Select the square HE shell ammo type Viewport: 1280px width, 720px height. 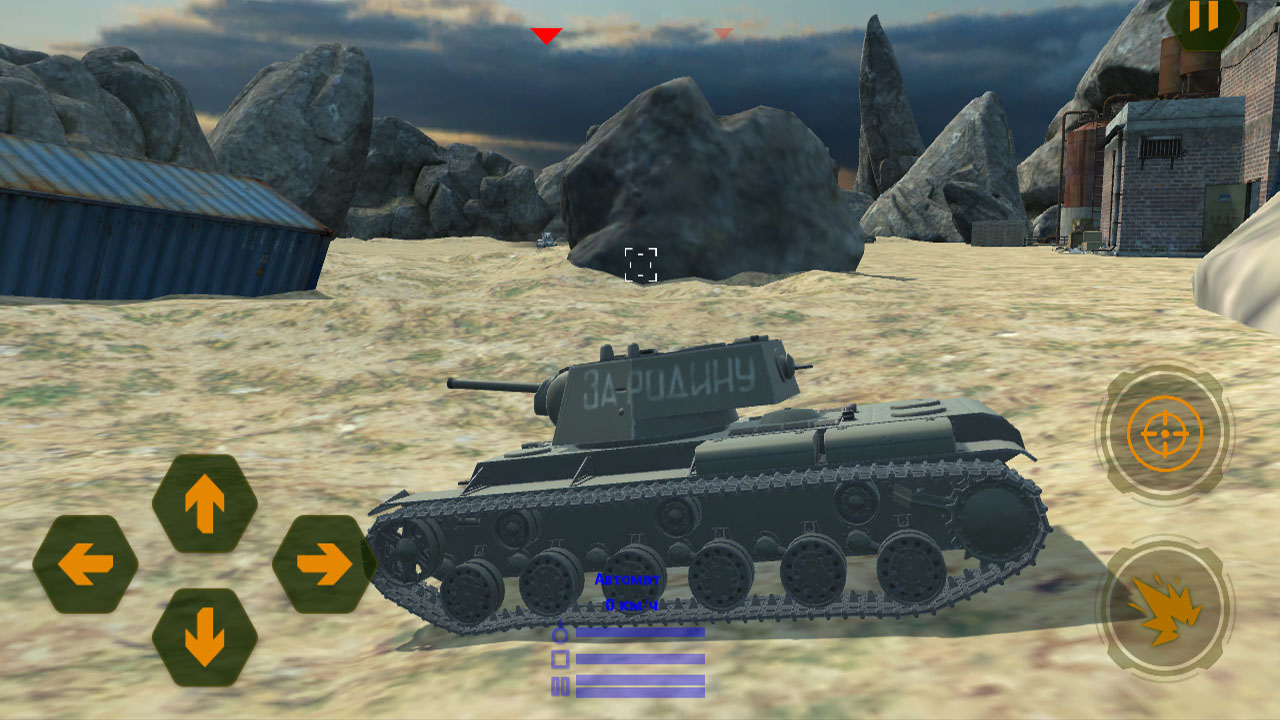pyautogui.click(x=560, y=658)
